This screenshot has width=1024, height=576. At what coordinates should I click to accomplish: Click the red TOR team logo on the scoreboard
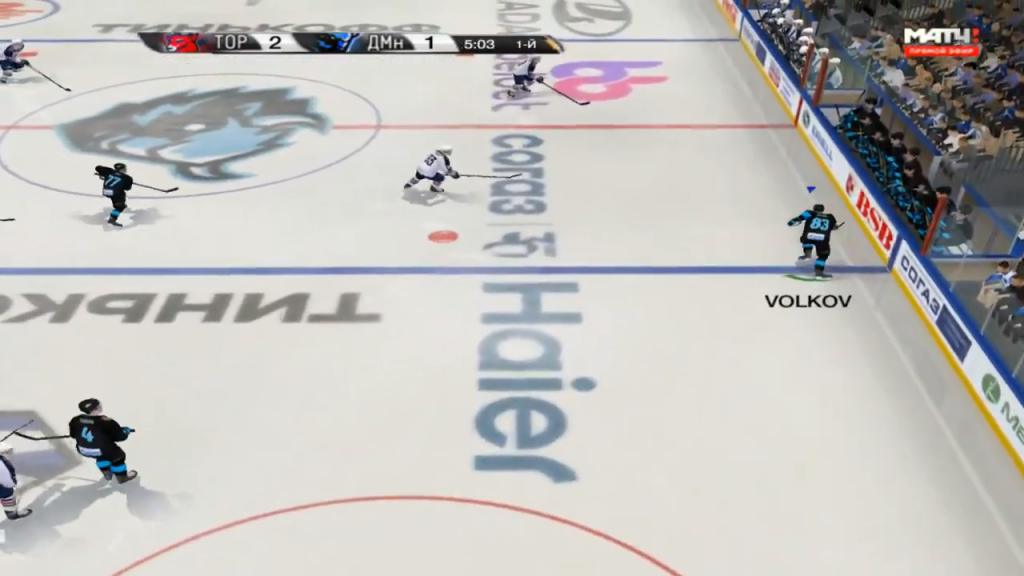coord(181,43)
